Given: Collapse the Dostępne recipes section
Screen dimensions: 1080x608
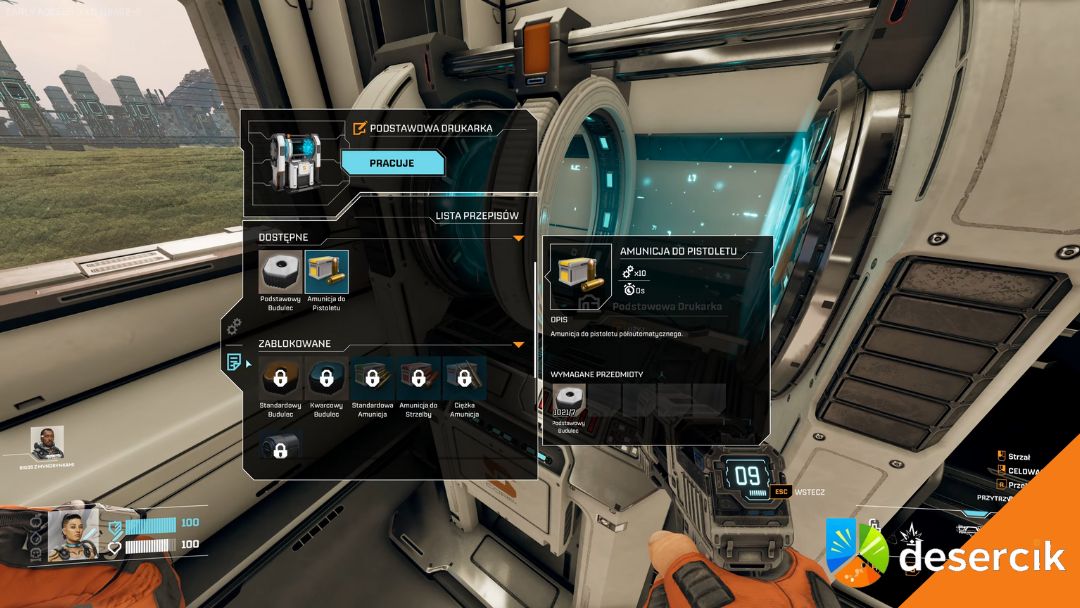Looking at the screenshot, I should pyautogui.click(x=518, y=238).
